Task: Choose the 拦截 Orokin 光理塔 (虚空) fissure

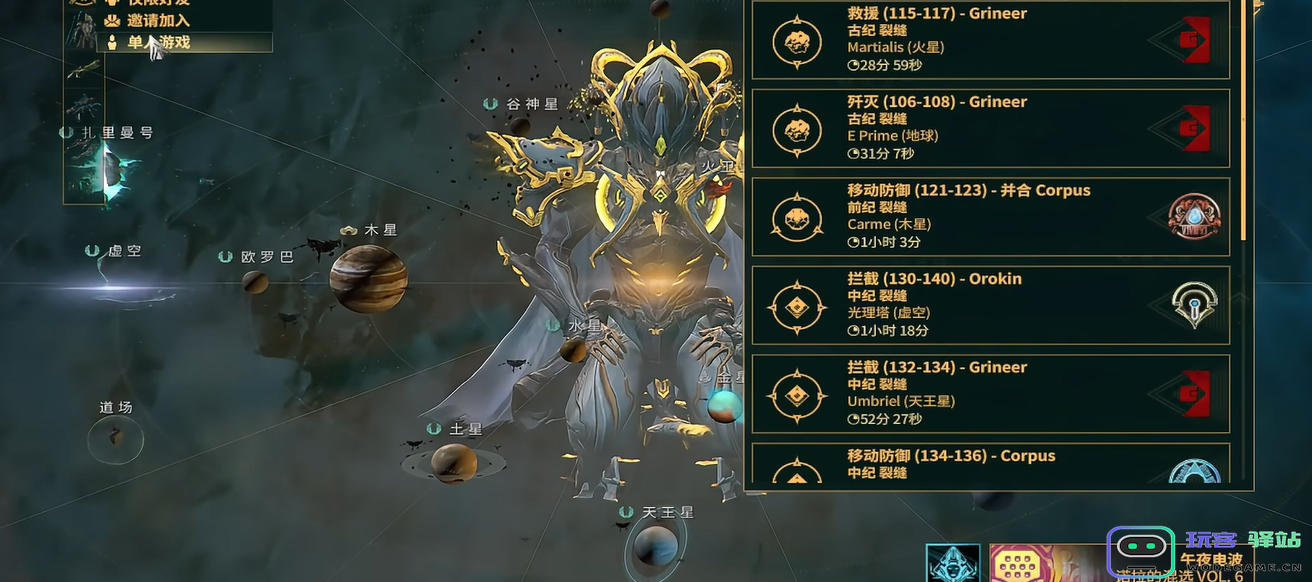Action: point(989,304)
